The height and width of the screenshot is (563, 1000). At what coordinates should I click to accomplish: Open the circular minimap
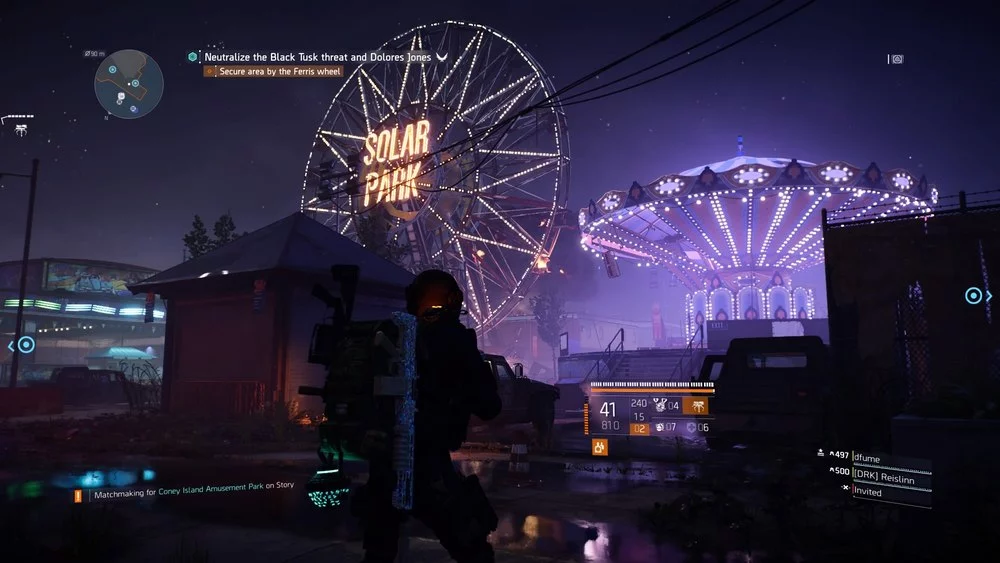tap(129, 84)
